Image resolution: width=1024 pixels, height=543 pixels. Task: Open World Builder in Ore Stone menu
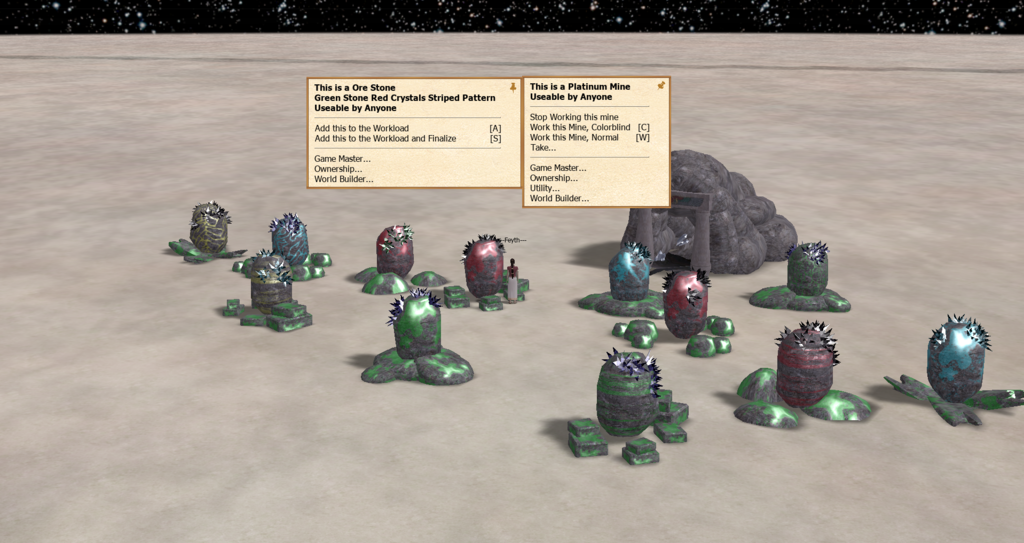click(x=344, y=179)
